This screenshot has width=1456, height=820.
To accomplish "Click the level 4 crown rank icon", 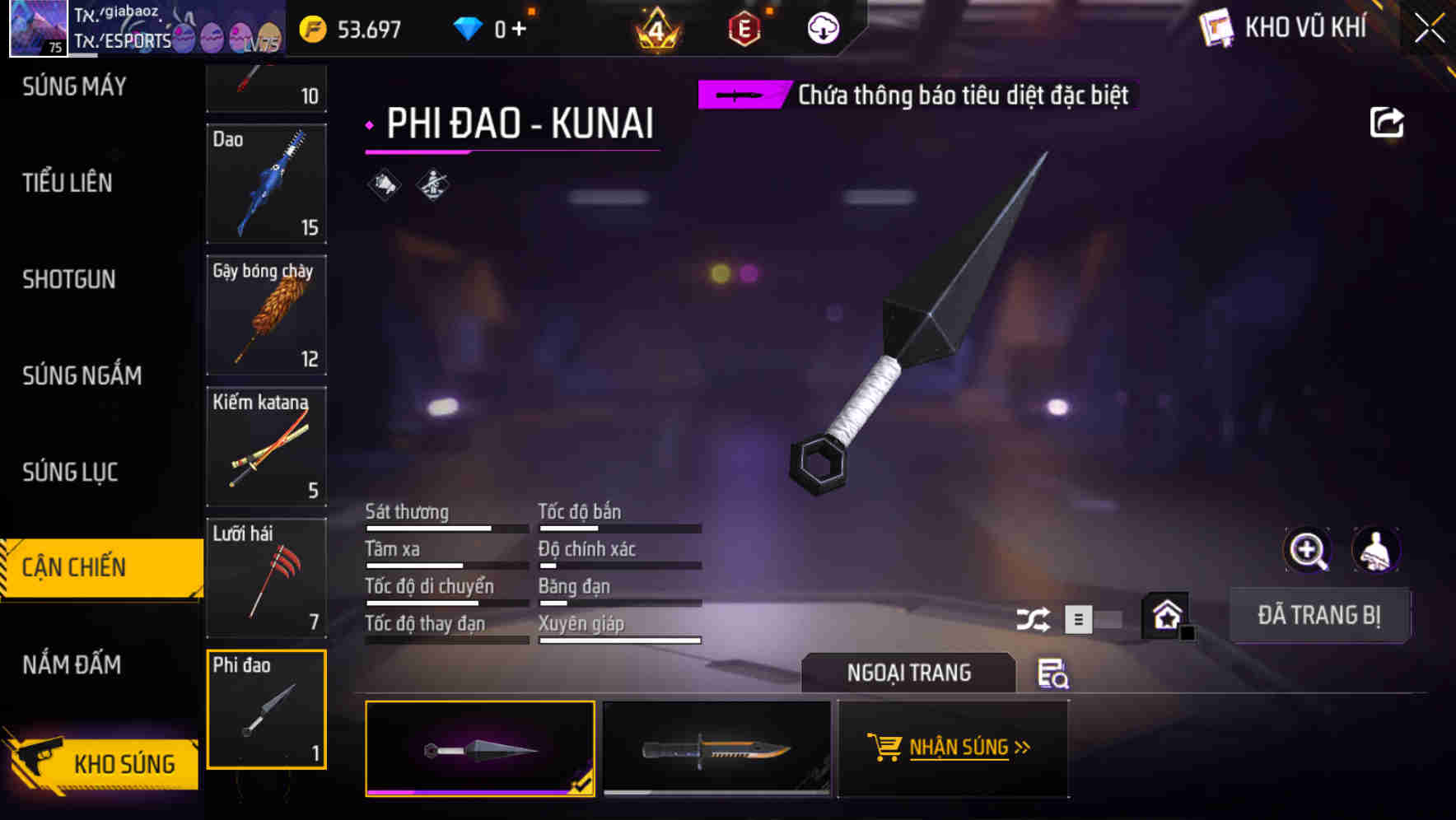I will pos(655,27).
